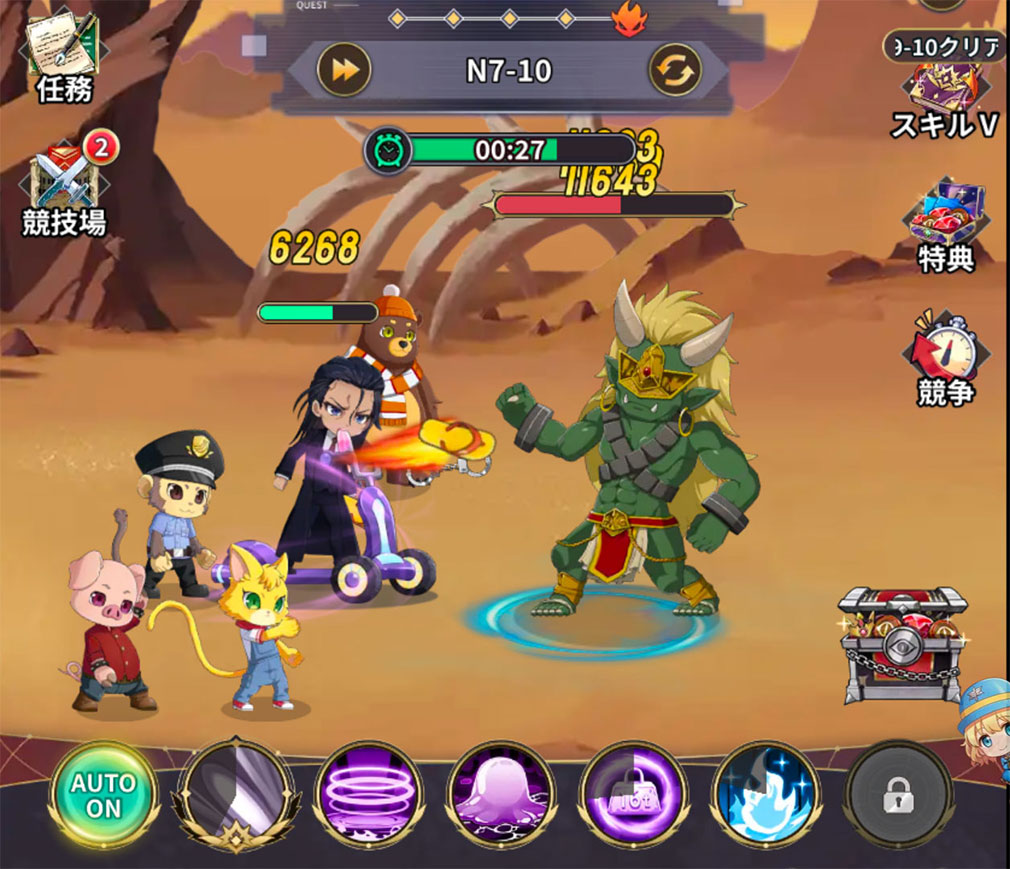
Task: Enter the 競技場 arena
Action: point(65,190)
